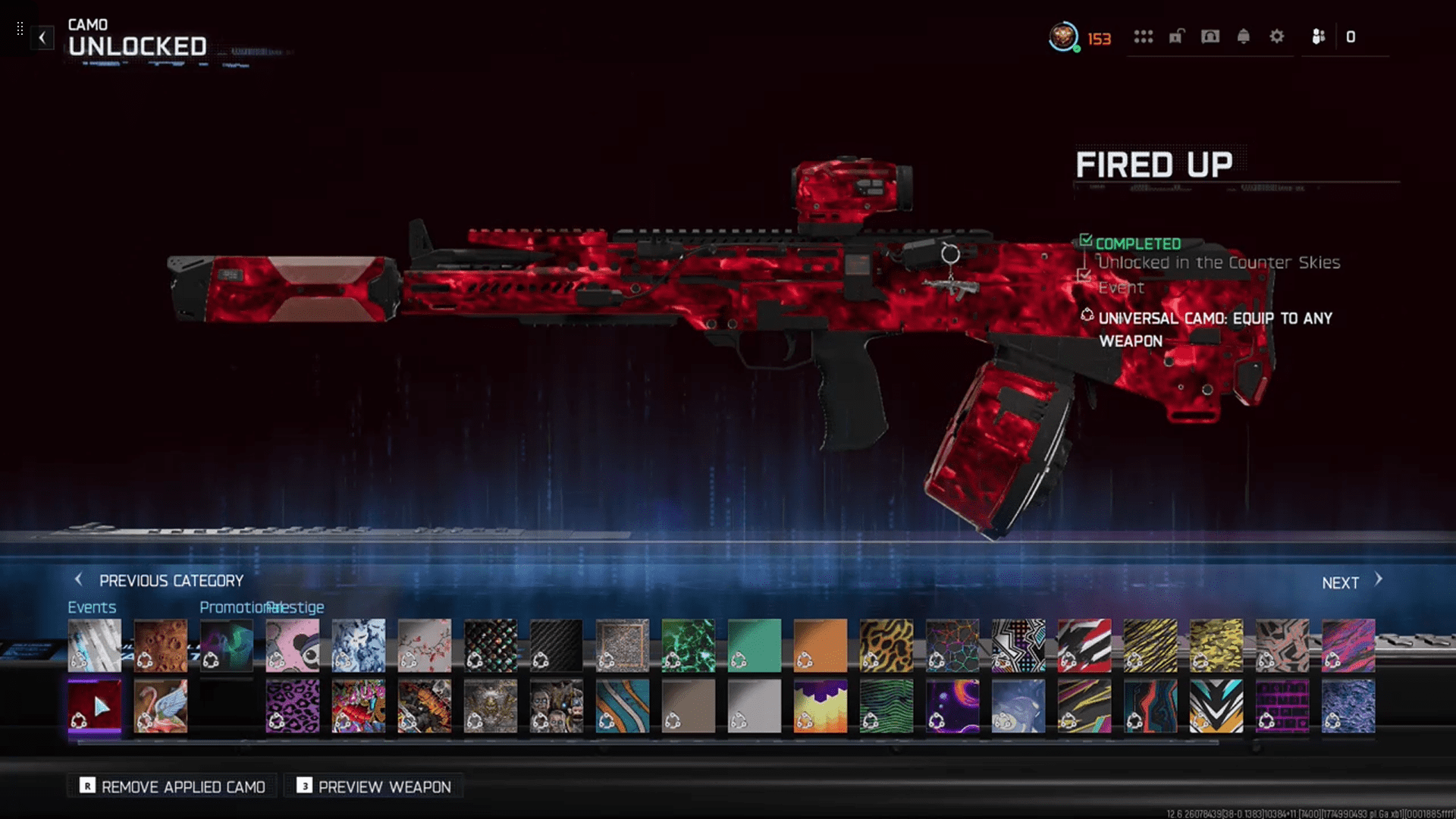Select the orange leopard spots camo
Image resolution: width=1456 pixels, height=819 pixels.
(886, 645)
